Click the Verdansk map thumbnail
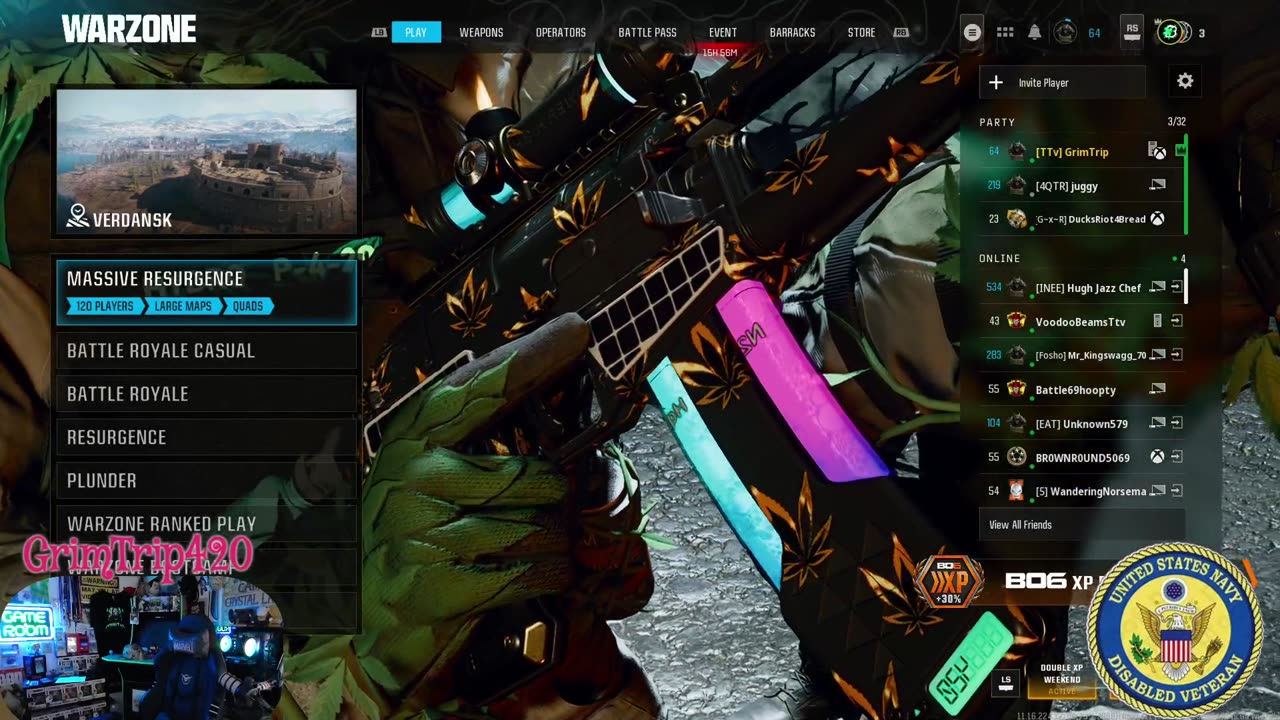1280x720 pixels. pos(206,162)
